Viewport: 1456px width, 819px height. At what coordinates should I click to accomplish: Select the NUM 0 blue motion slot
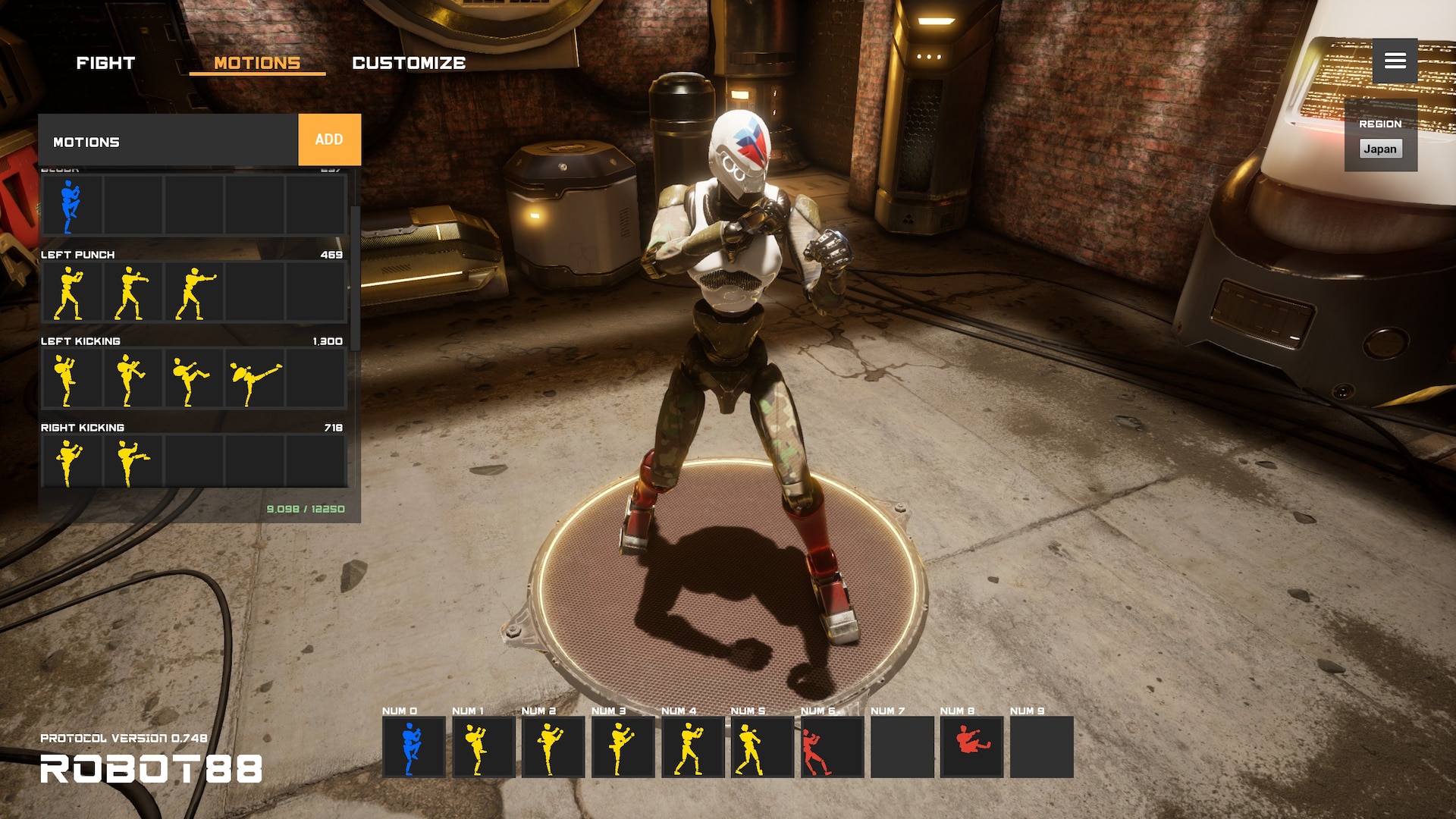413,747
